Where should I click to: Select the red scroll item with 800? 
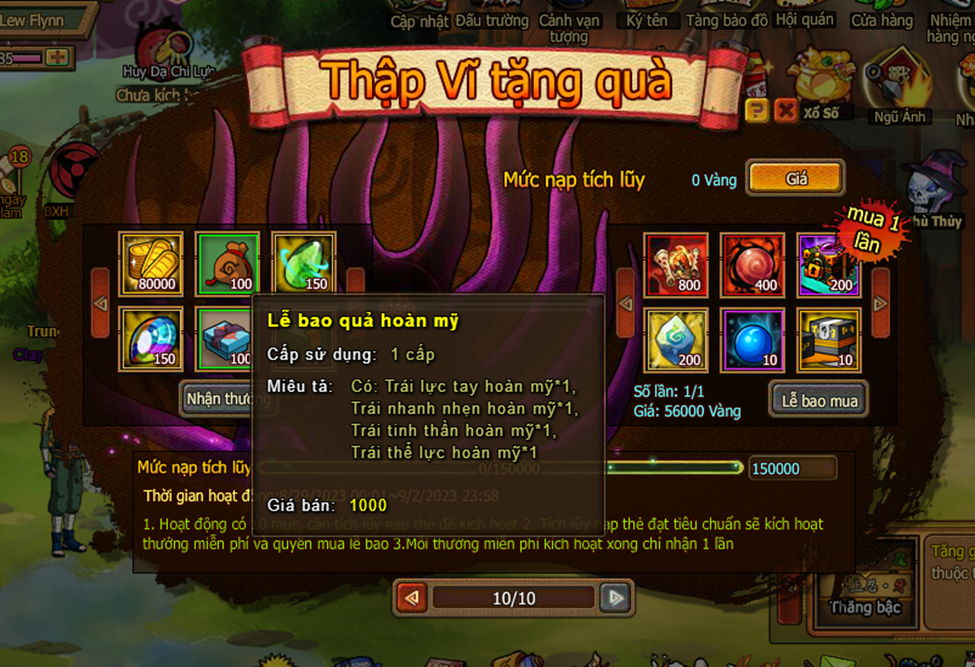click(676, 265)
